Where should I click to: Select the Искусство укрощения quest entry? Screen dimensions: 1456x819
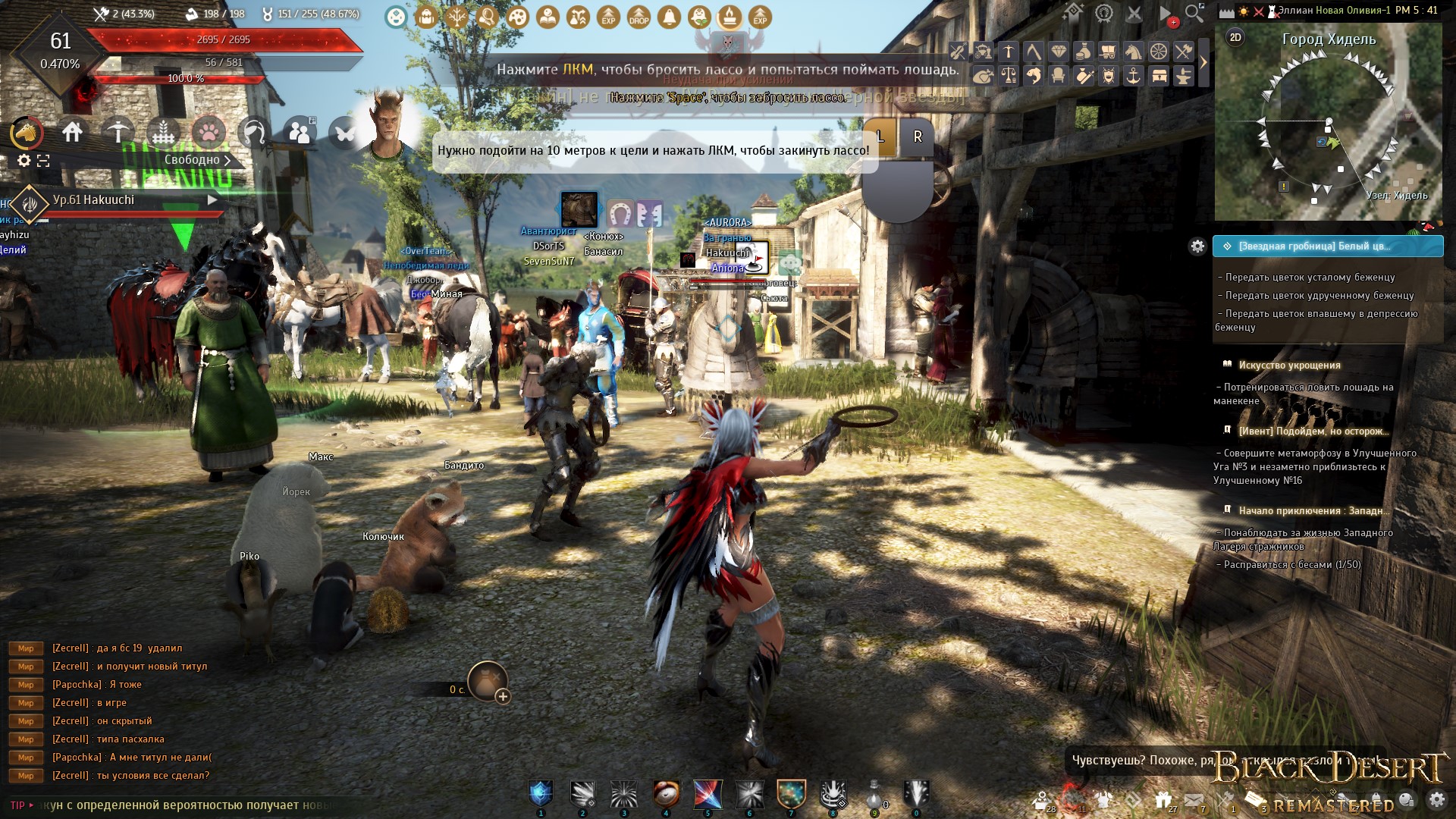[x=1289, y=365]
